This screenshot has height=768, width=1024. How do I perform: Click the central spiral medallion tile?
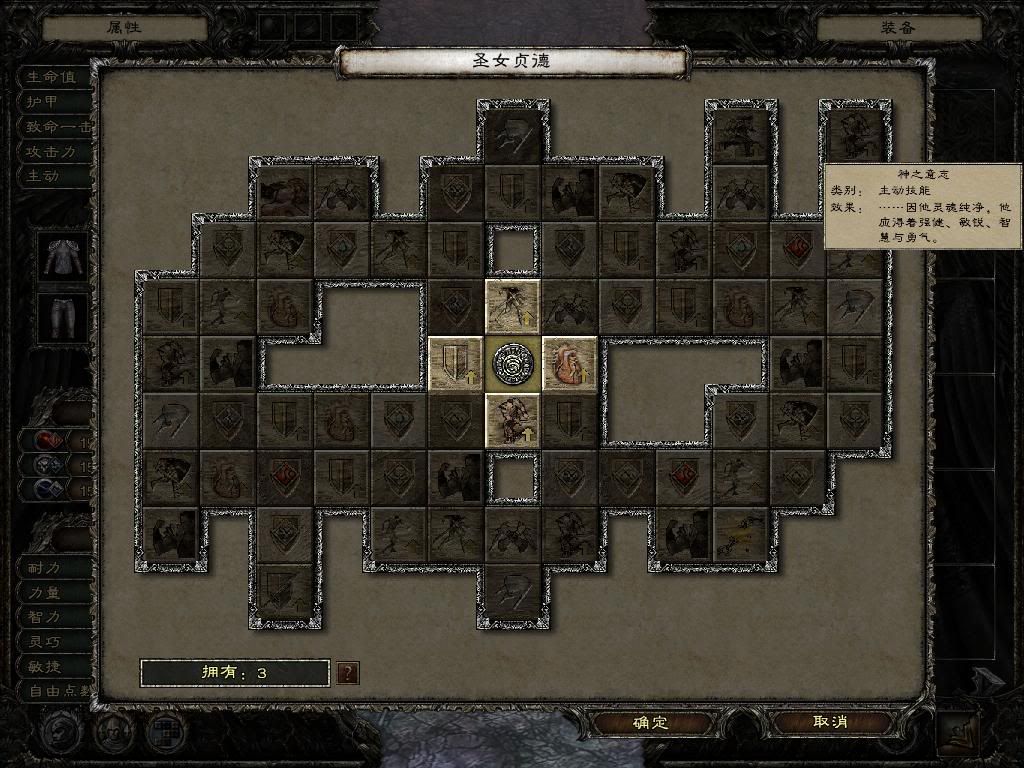[512, 362]
